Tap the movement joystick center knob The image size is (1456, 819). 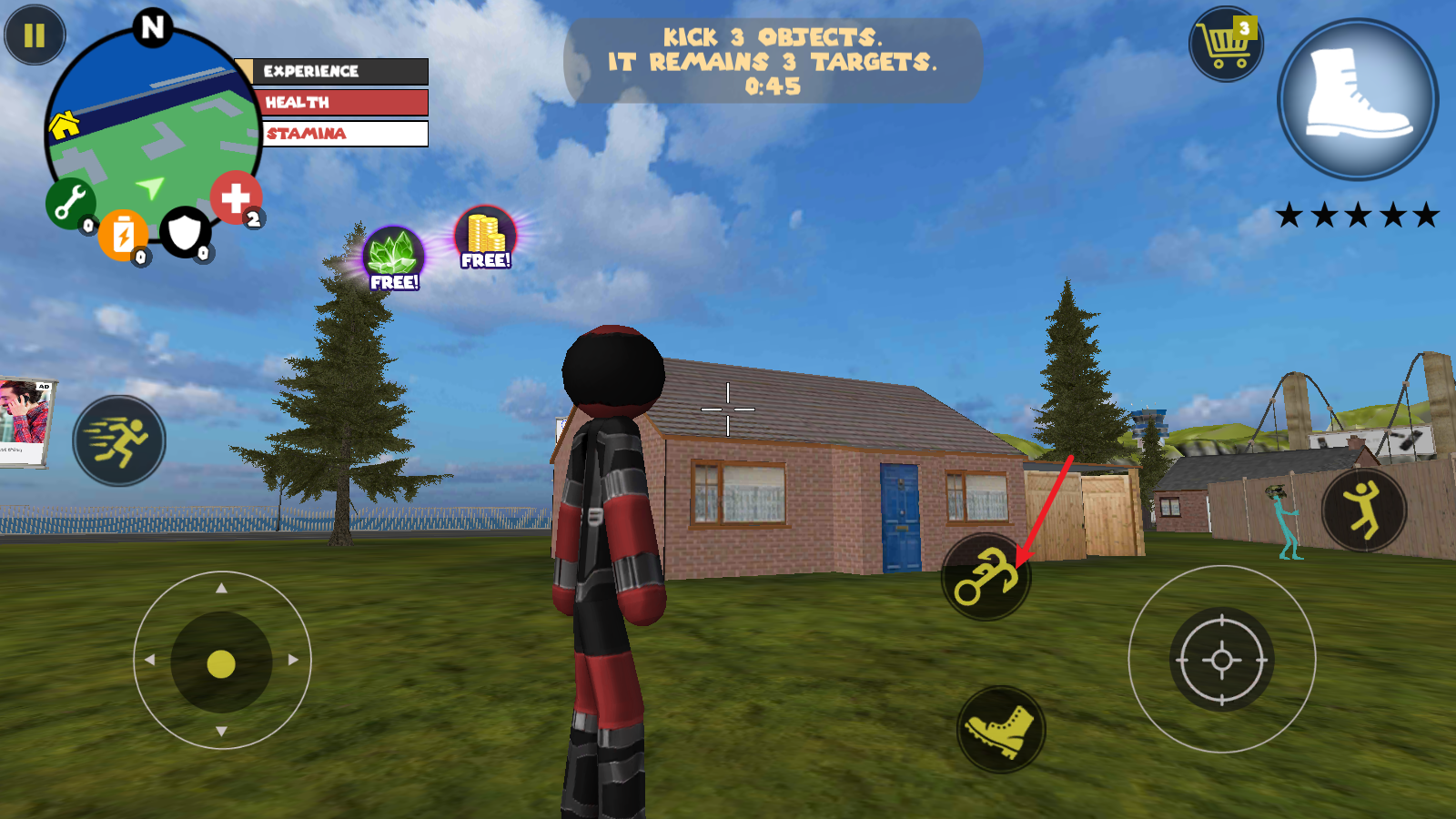(x=221, y=663)
